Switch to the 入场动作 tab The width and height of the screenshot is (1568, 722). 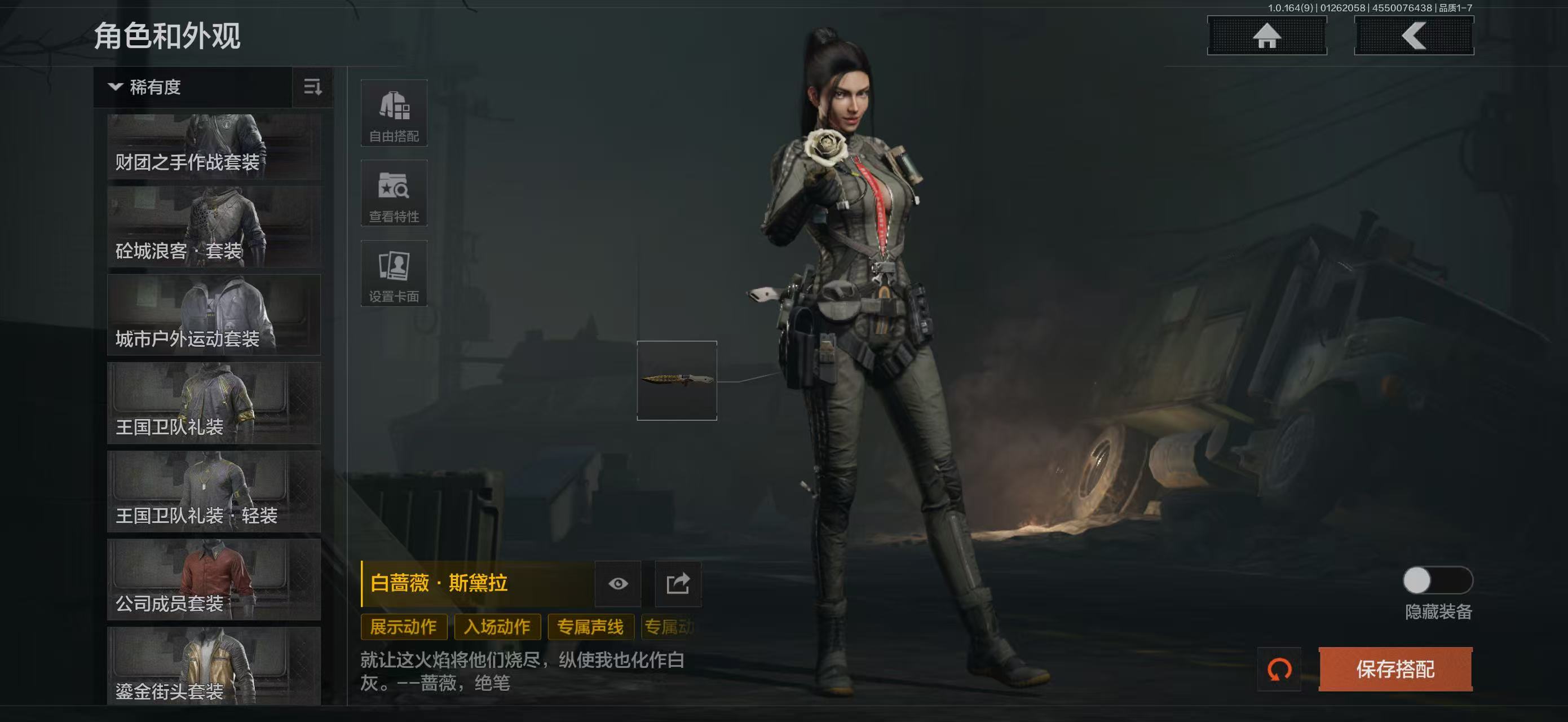point(499,627)
